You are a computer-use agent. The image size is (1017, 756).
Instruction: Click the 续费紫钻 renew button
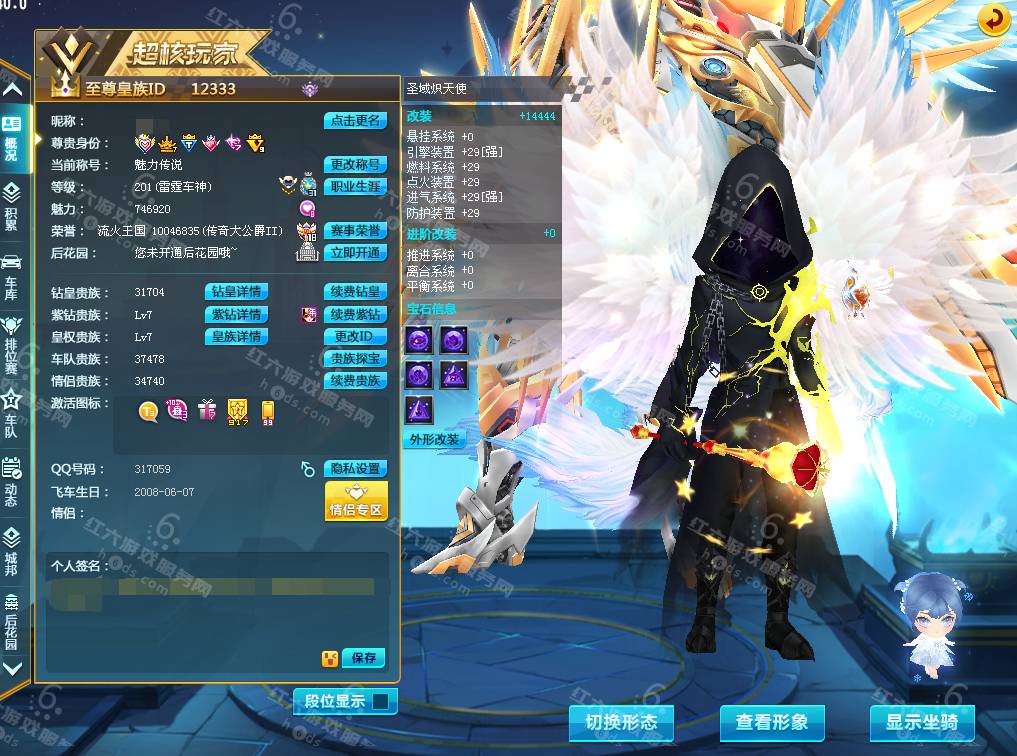pos(355,315)
